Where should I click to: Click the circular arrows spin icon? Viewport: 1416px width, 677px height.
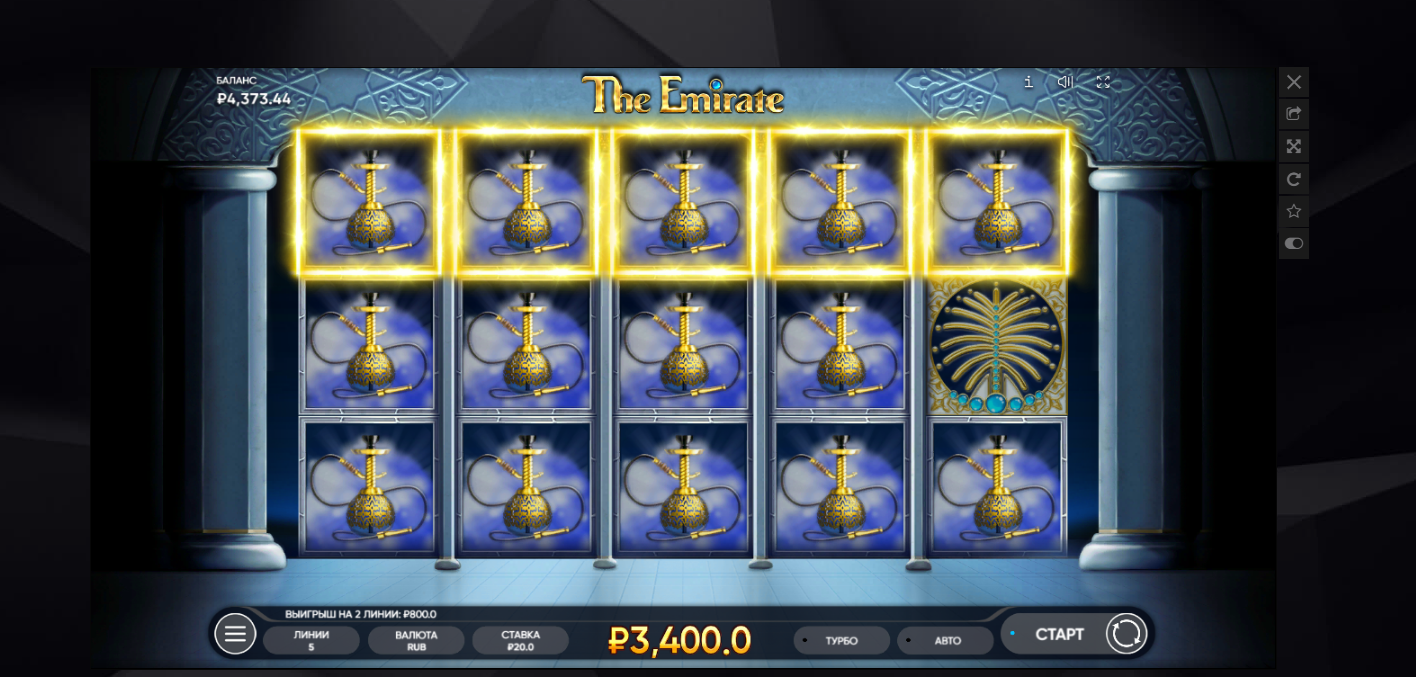click(x=1126, y=634)
